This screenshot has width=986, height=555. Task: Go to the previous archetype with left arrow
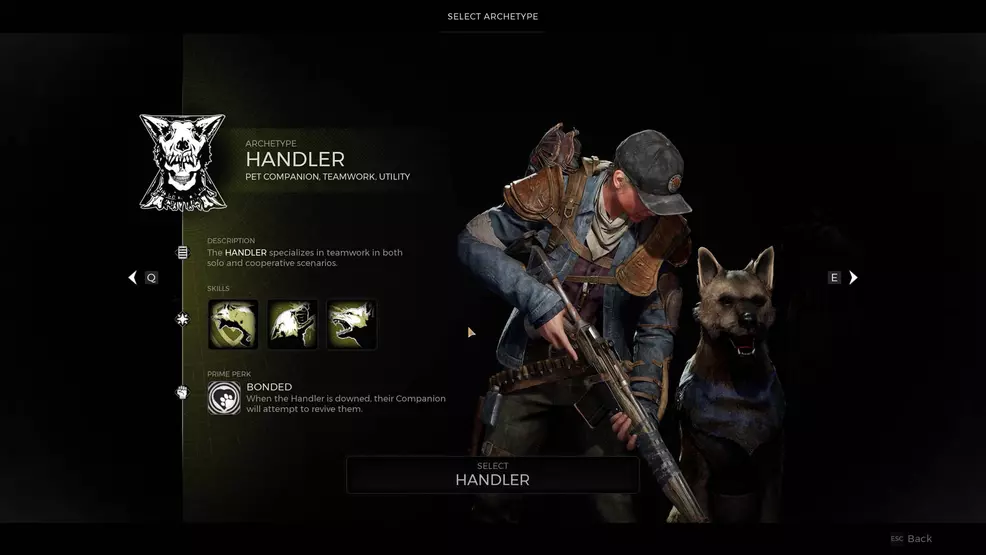tap(133, 278)
